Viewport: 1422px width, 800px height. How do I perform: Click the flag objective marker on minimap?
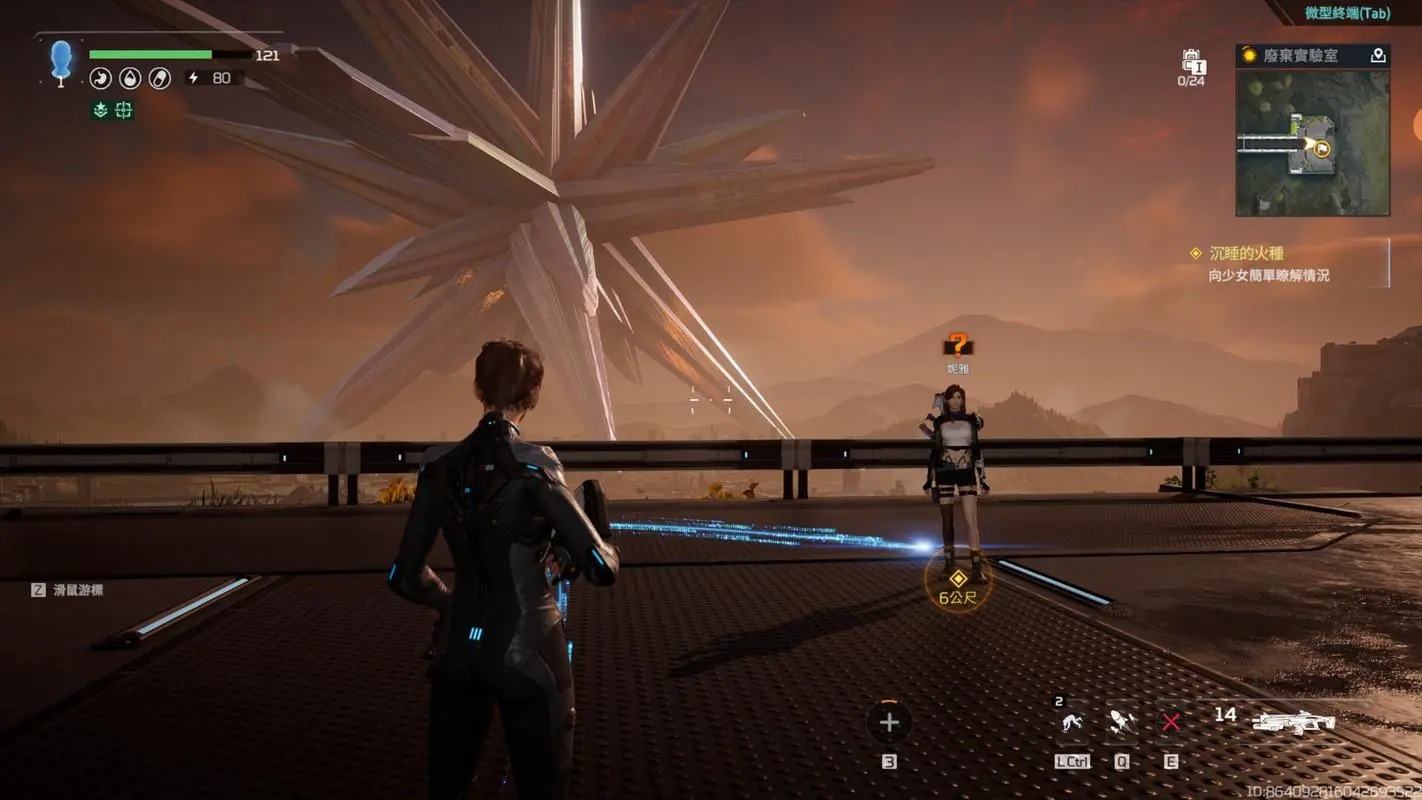pos(1321,149)
